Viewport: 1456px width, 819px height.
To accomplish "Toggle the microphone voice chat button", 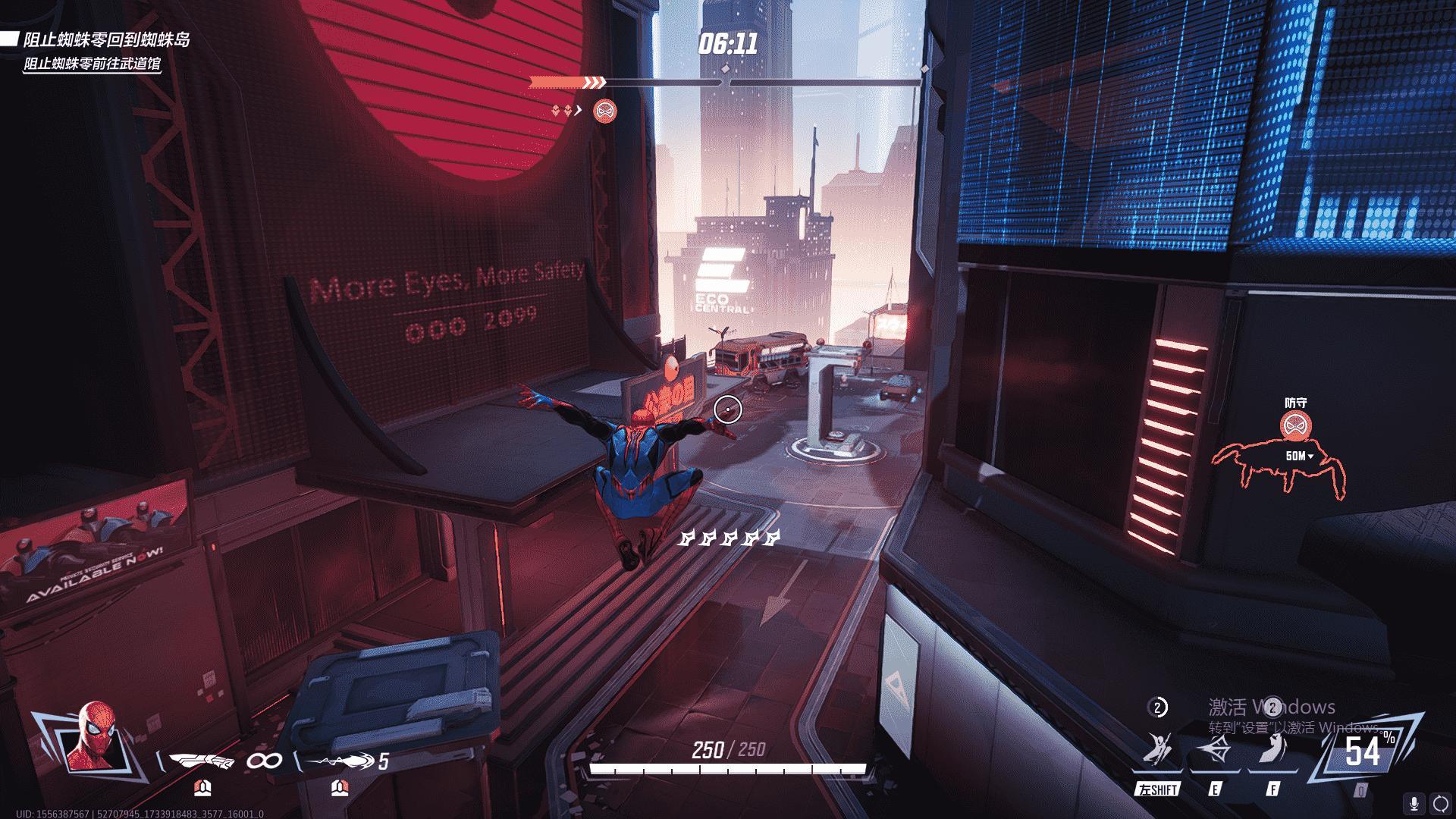I will coord(1414,803).
